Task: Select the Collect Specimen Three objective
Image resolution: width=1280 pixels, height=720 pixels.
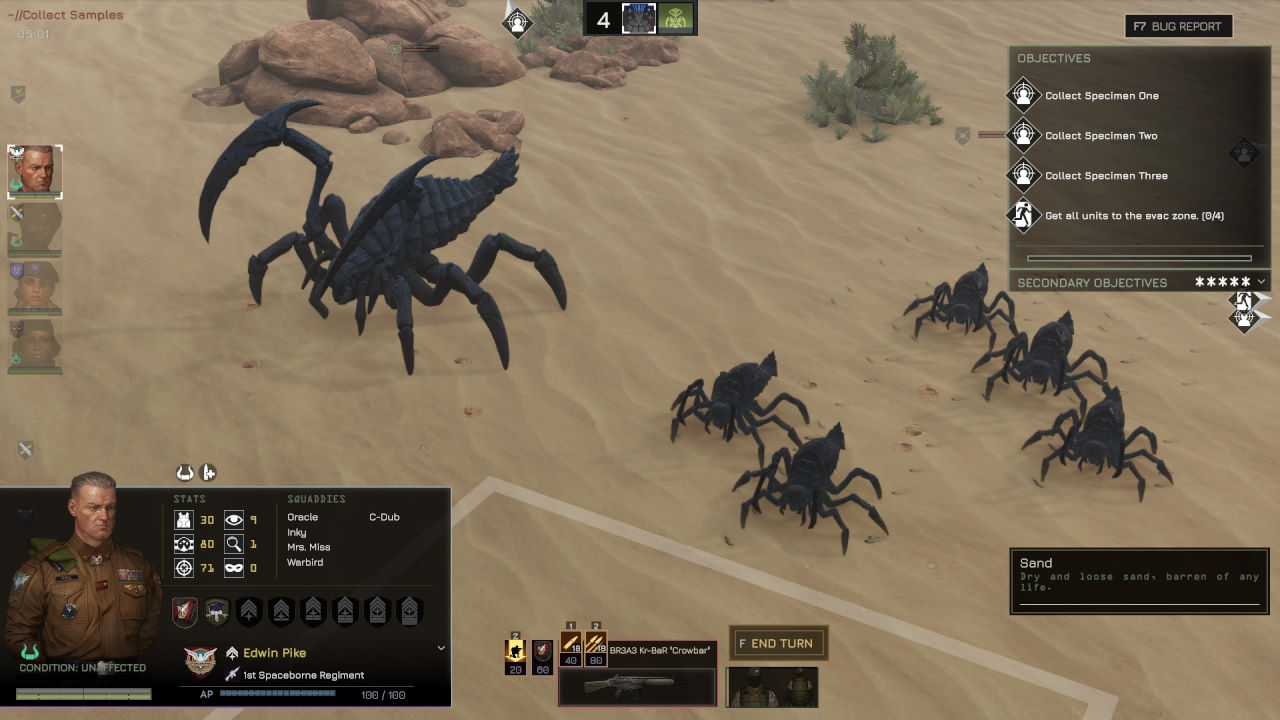Action: click(1105, 176)
